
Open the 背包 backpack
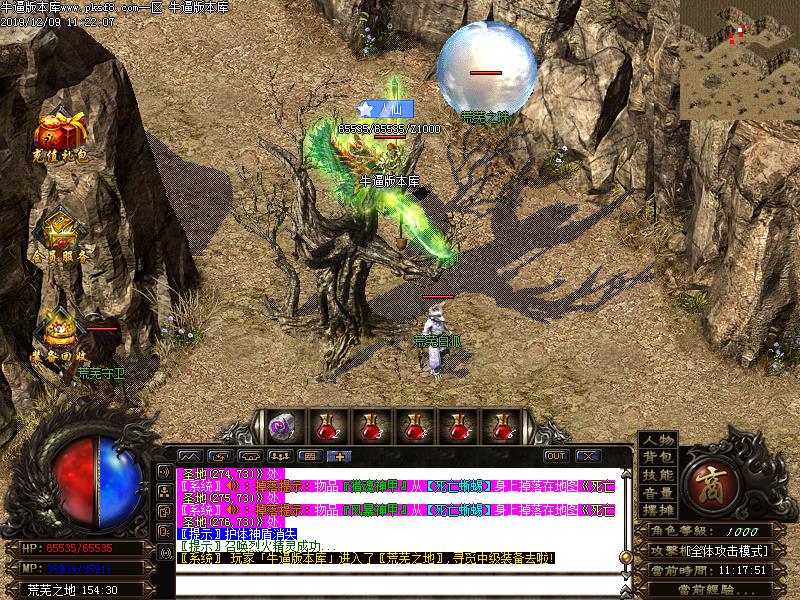click(658, 458)
